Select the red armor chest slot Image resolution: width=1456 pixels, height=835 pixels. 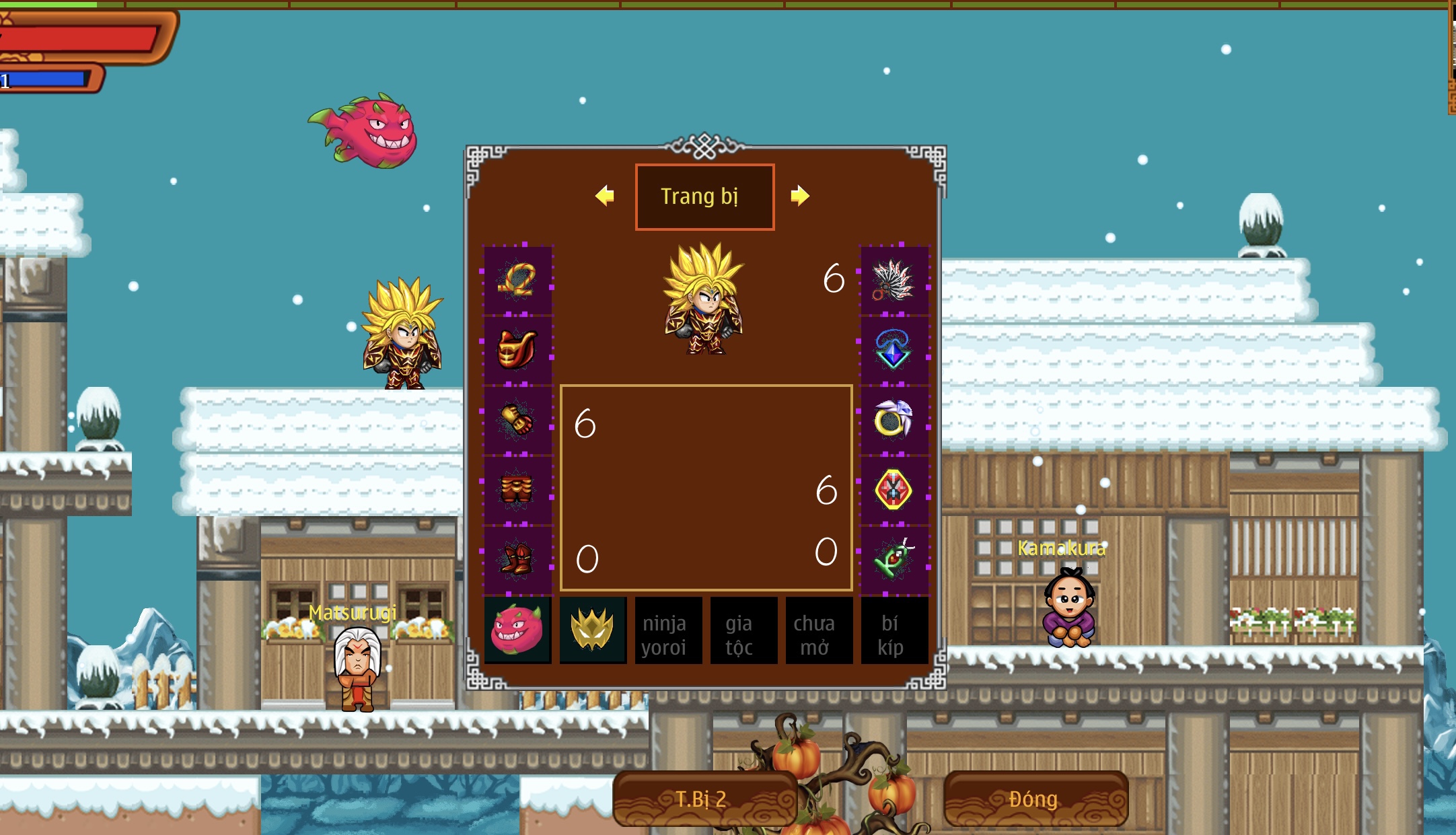517,350
